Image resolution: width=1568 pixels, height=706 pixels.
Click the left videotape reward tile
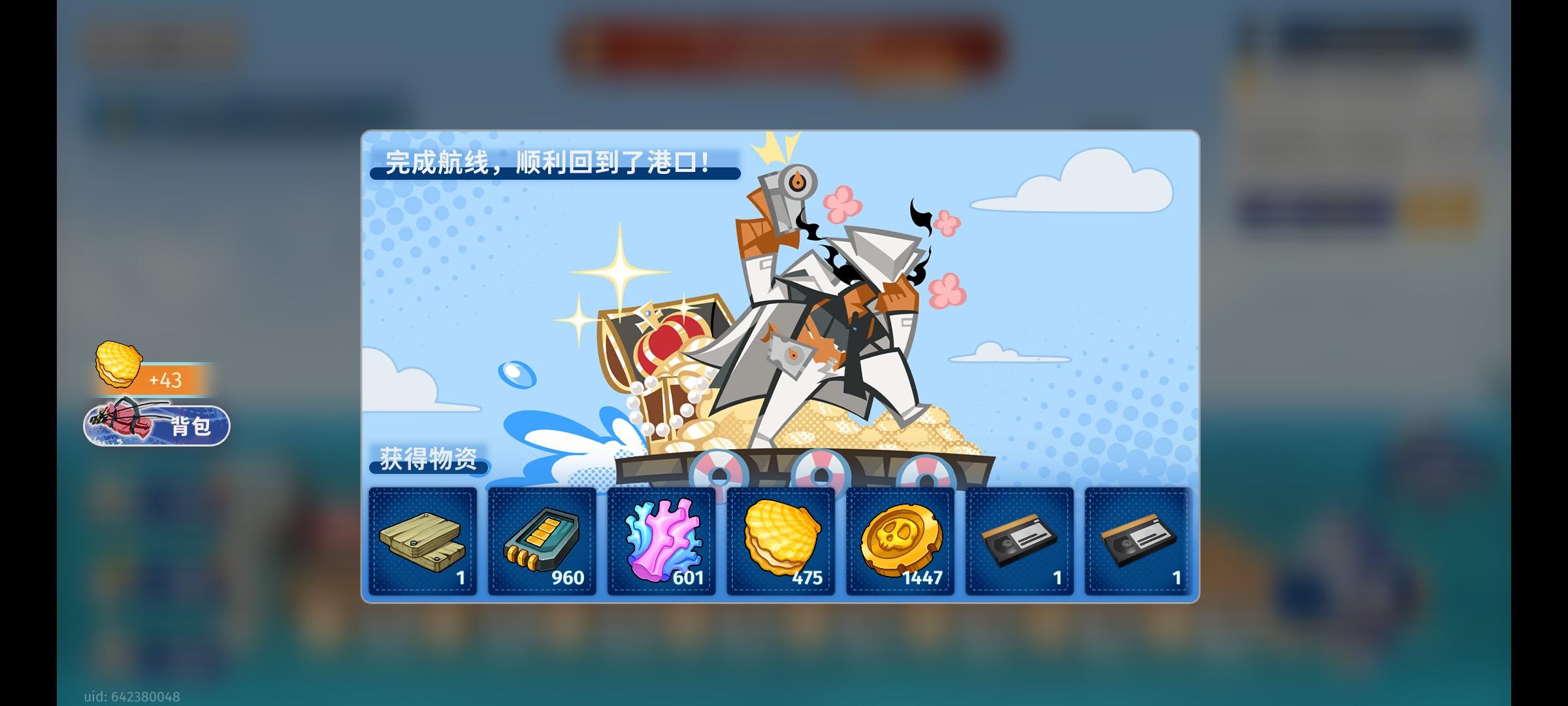[x=1019, y=543]
